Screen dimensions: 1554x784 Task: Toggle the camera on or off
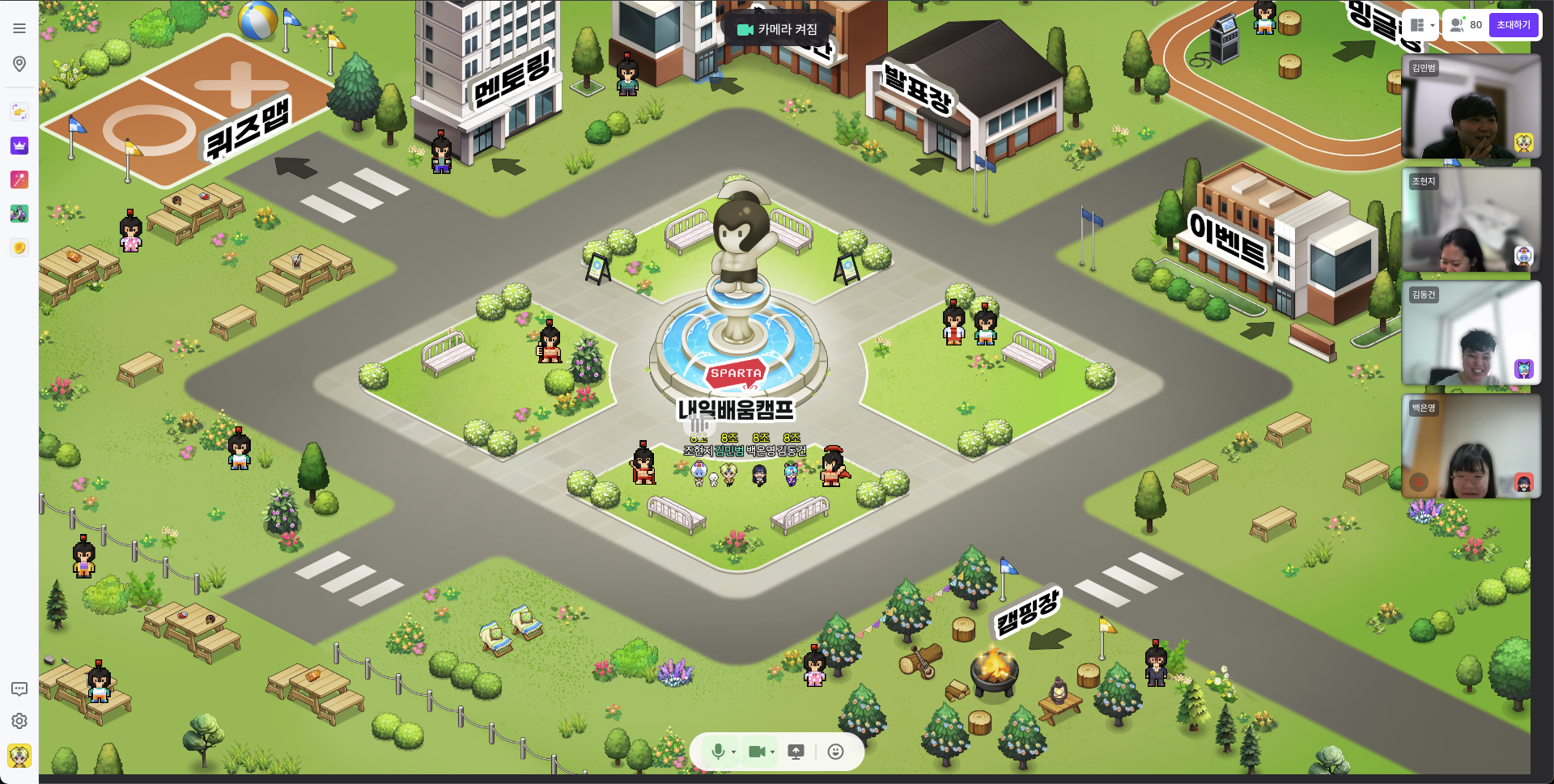point(757,752)
